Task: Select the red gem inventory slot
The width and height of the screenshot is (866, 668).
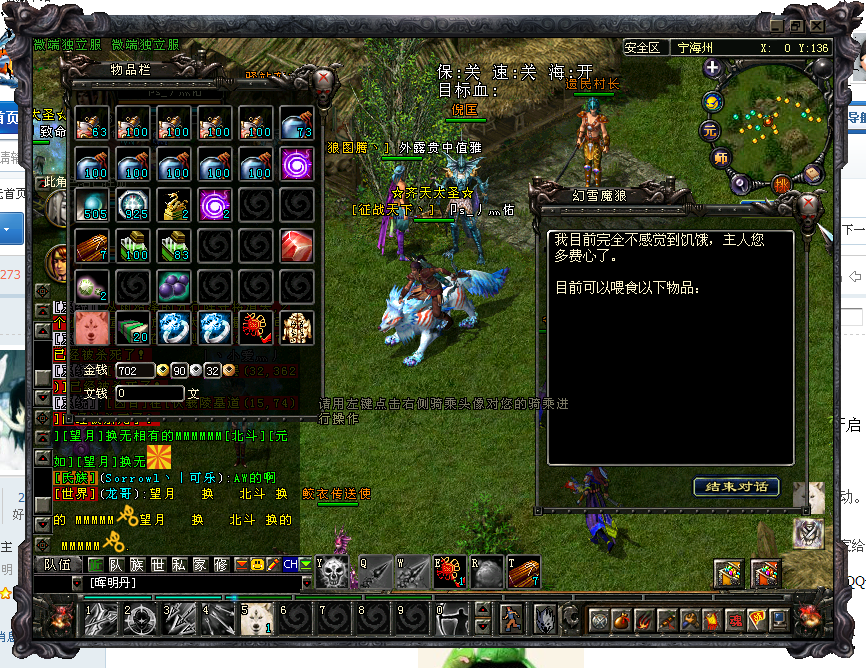Action: [296, 245]
